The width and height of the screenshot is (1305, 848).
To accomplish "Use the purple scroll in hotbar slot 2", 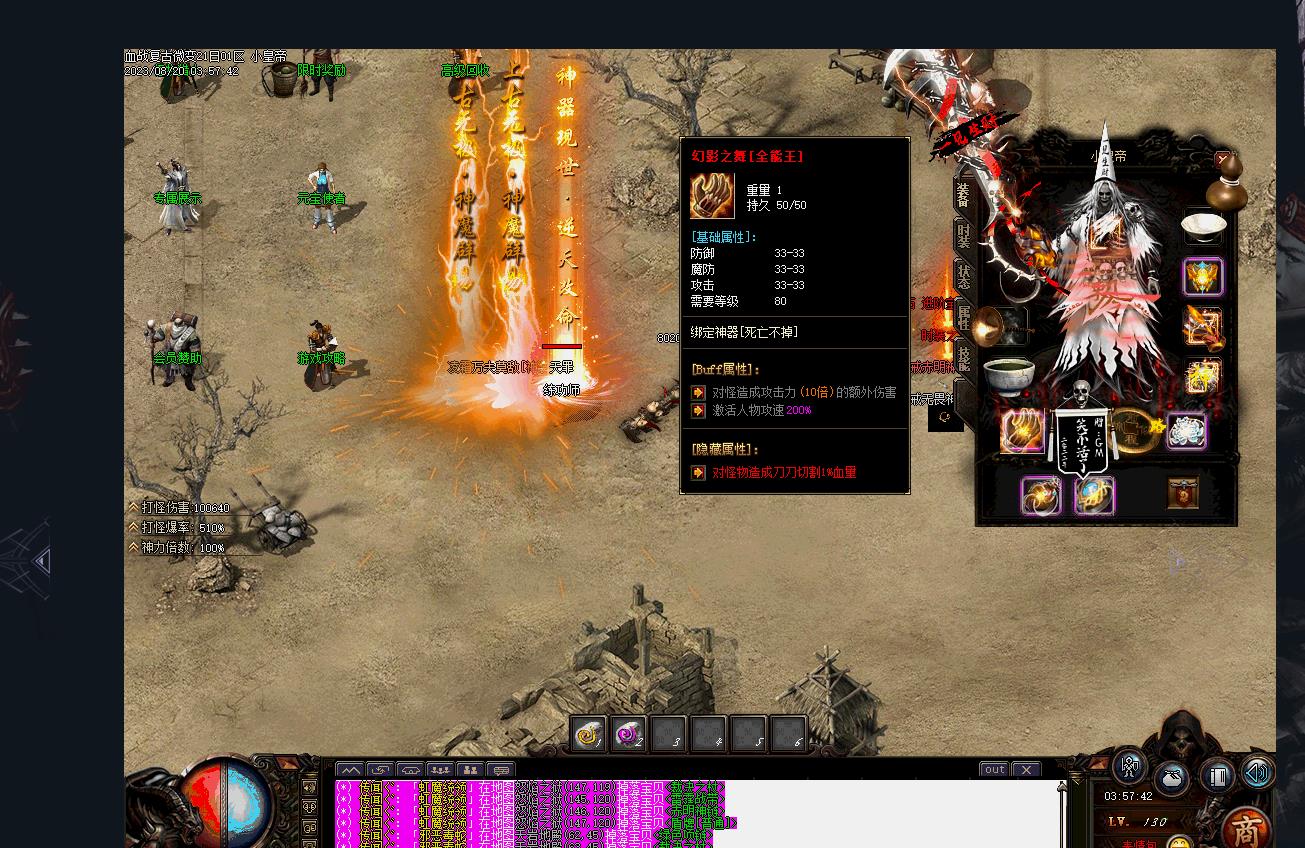I will pyautogui.click(x=629, y=735).
